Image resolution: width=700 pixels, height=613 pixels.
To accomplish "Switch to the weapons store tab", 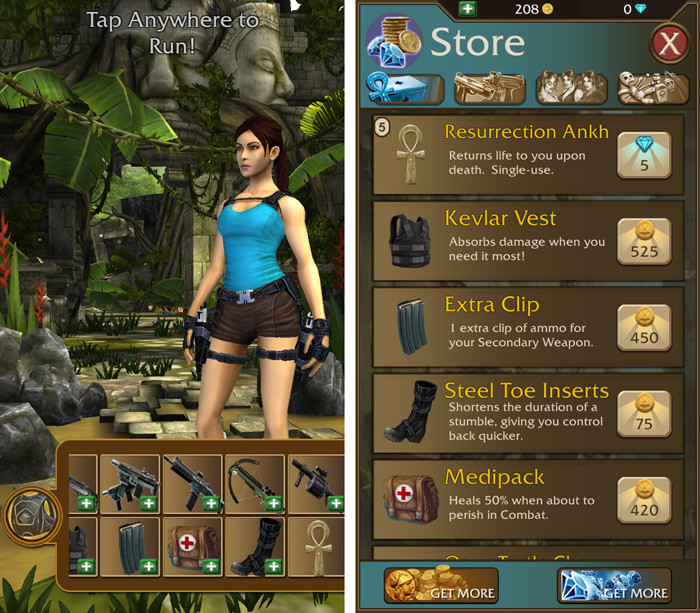I will 489,88.
